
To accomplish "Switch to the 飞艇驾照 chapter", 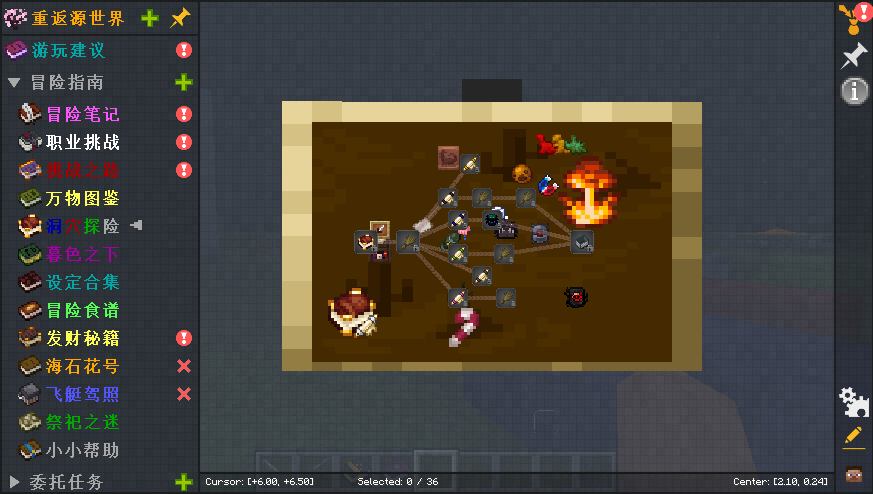I will [82, 394].
